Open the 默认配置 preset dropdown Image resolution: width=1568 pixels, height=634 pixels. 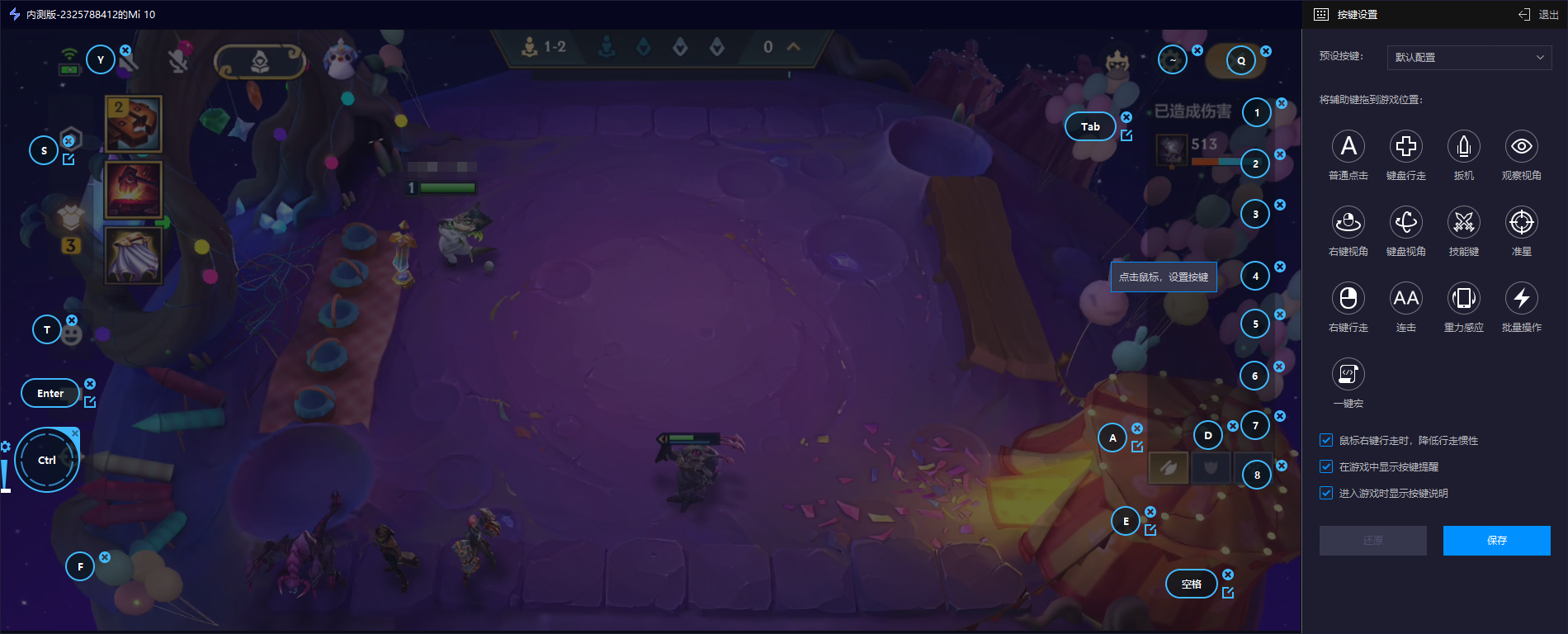(1468, 57)
